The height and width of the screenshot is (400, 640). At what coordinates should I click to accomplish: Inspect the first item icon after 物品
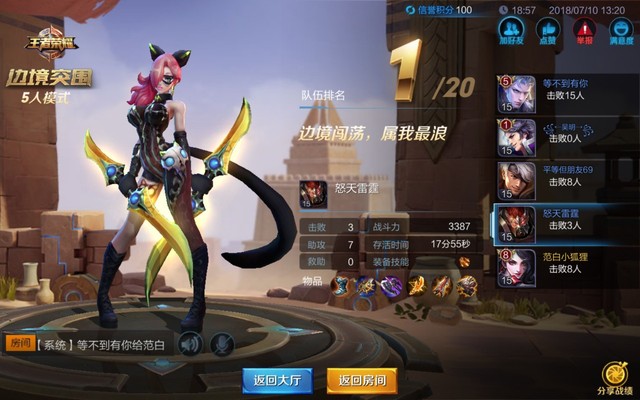341,286
